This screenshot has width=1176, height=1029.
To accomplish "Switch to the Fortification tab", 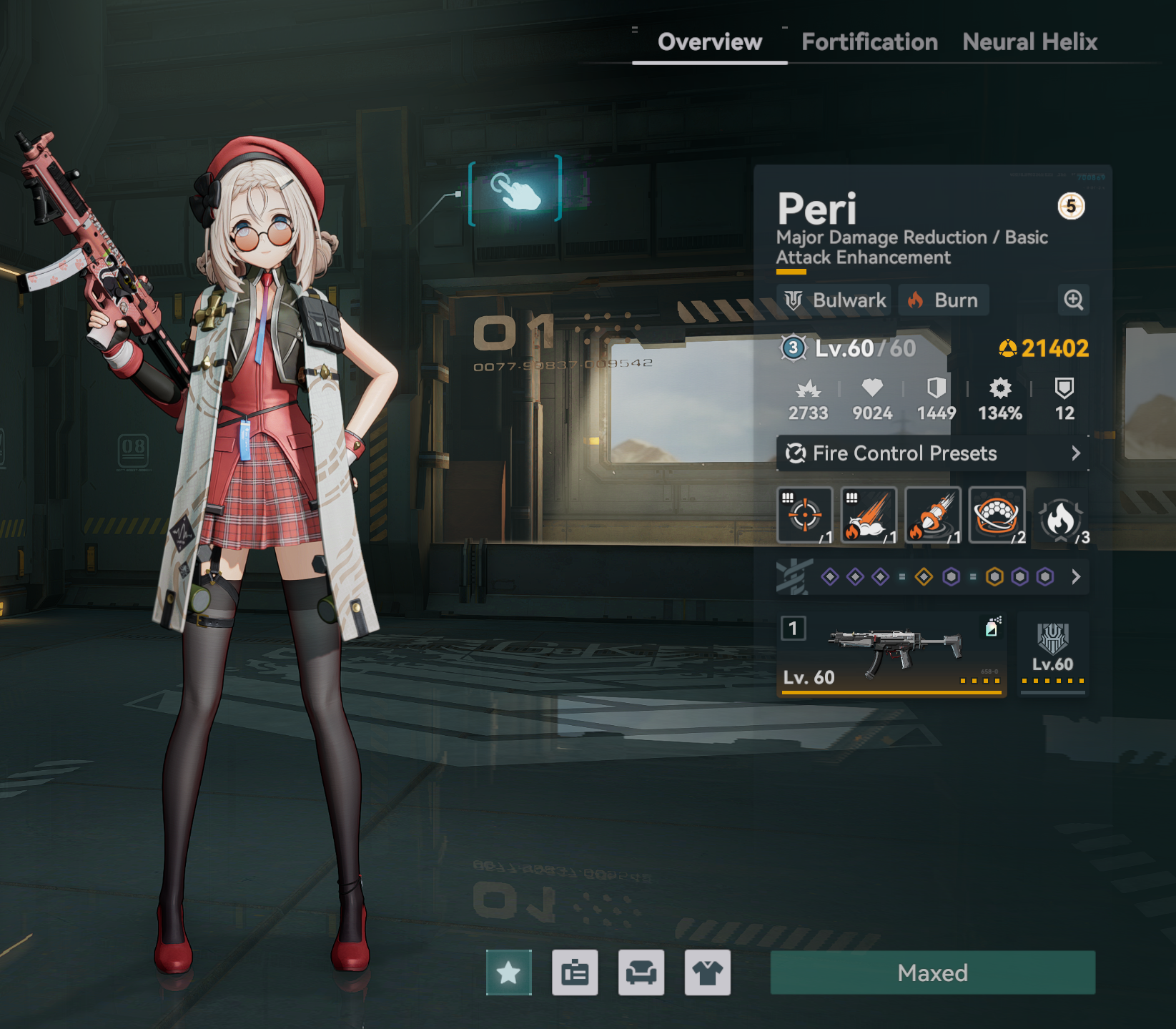I will point(869,42).
